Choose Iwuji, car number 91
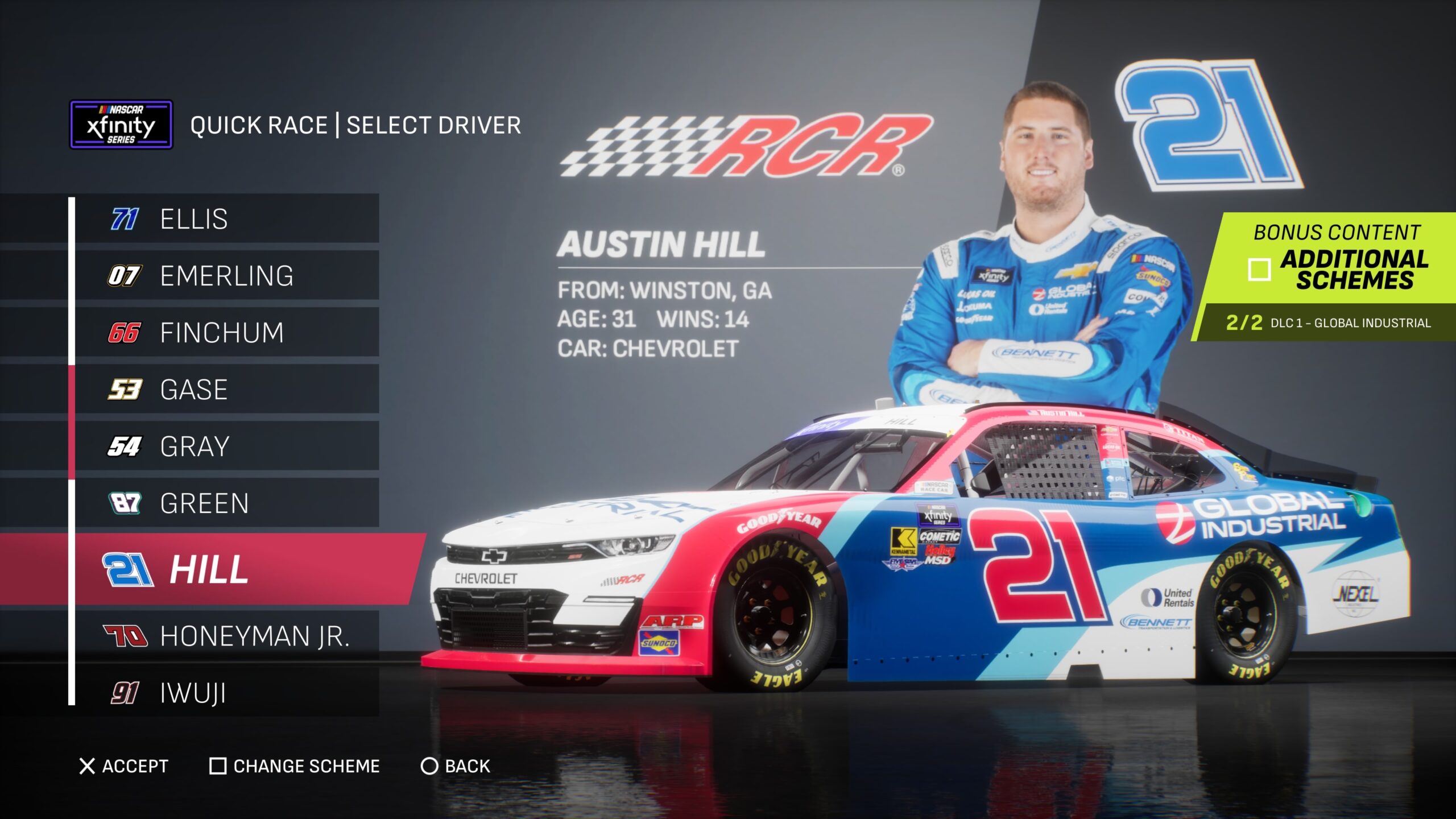Screen dimensions: 1456x819 tap(226, 693)
